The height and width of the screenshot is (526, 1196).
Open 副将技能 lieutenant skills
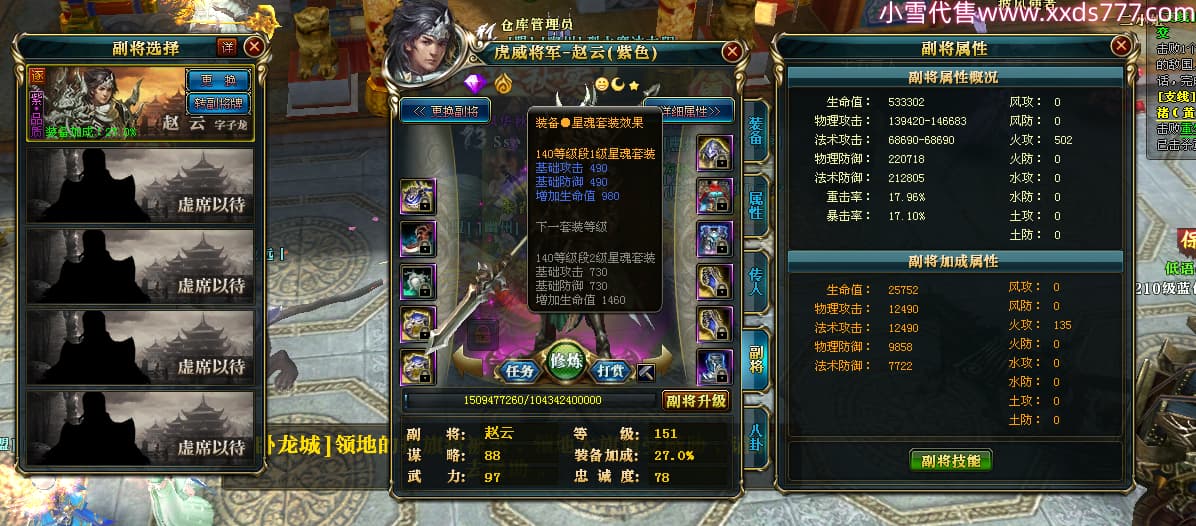pos(951,460)
